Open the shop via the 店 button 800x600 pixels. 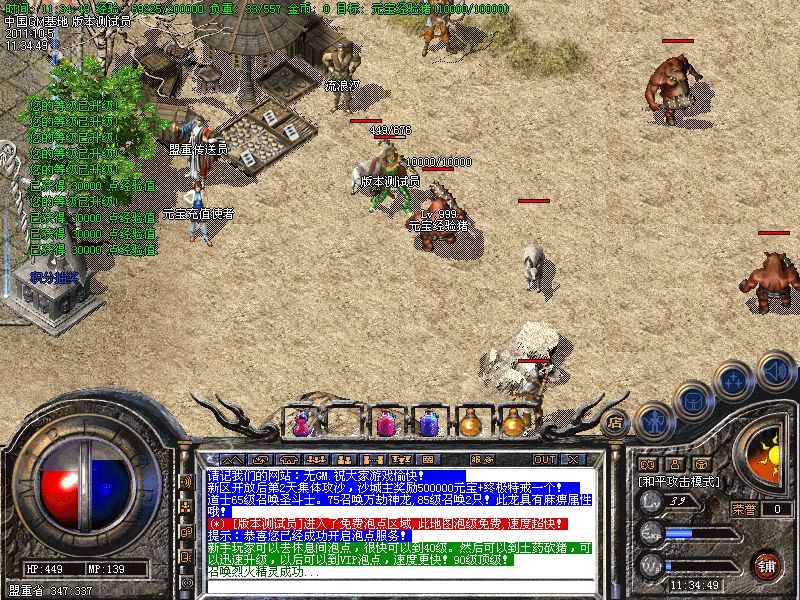pyautogui.click(x=616, y=422)
